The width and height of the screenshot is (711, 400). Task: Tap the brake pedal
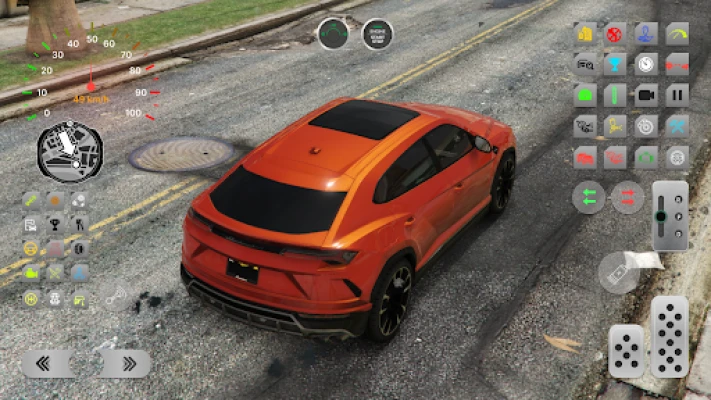[626, 351]
